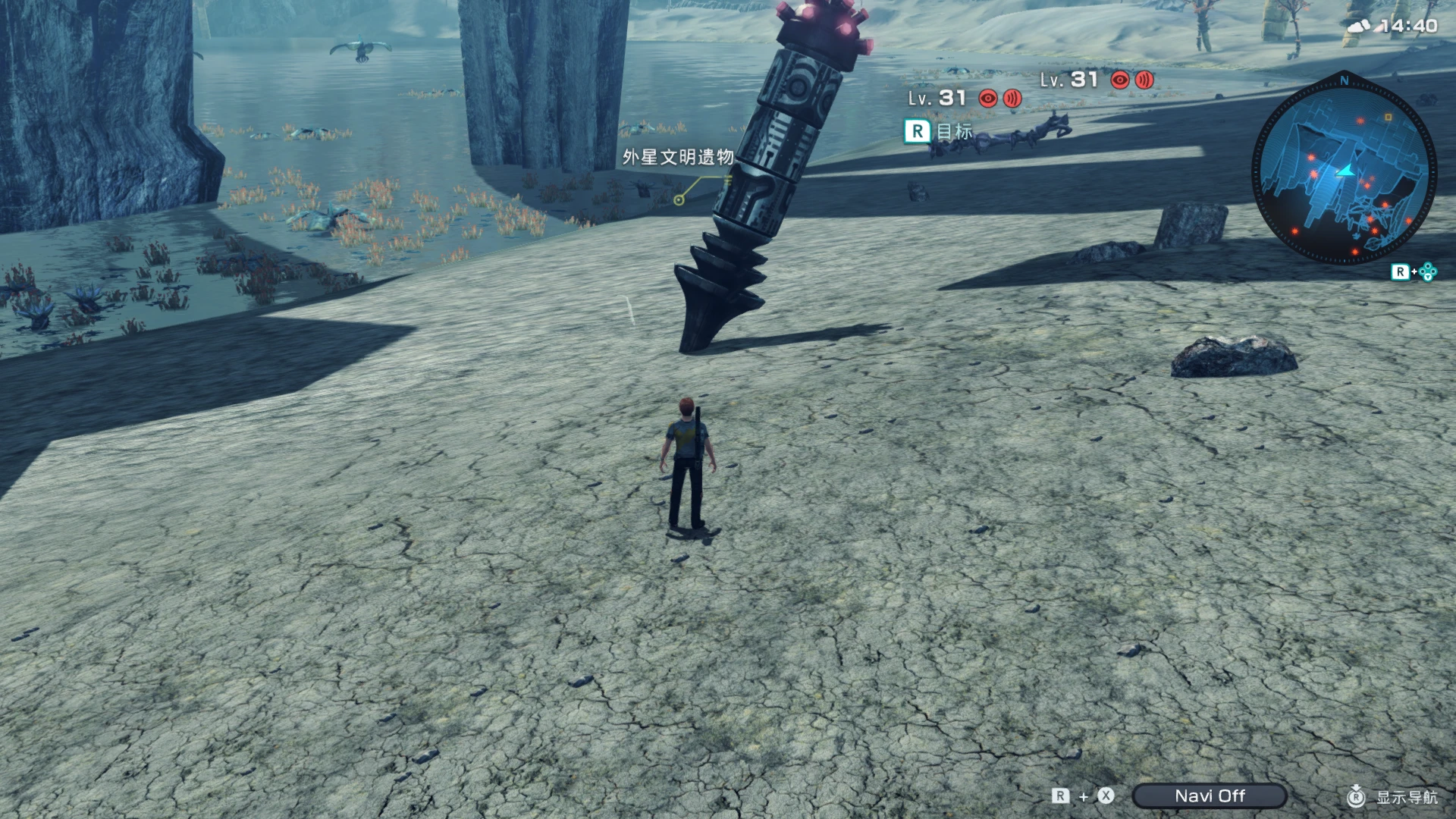Click the left Lv. 31 enemy level label
1456x819 pixels.
click(937, 97)
